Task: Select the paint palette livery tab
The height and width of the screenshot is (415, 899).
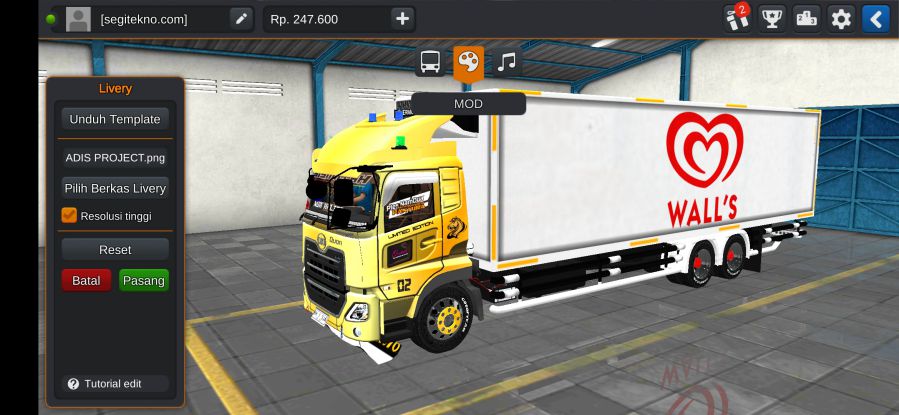Action: click(x=468, y=62)
